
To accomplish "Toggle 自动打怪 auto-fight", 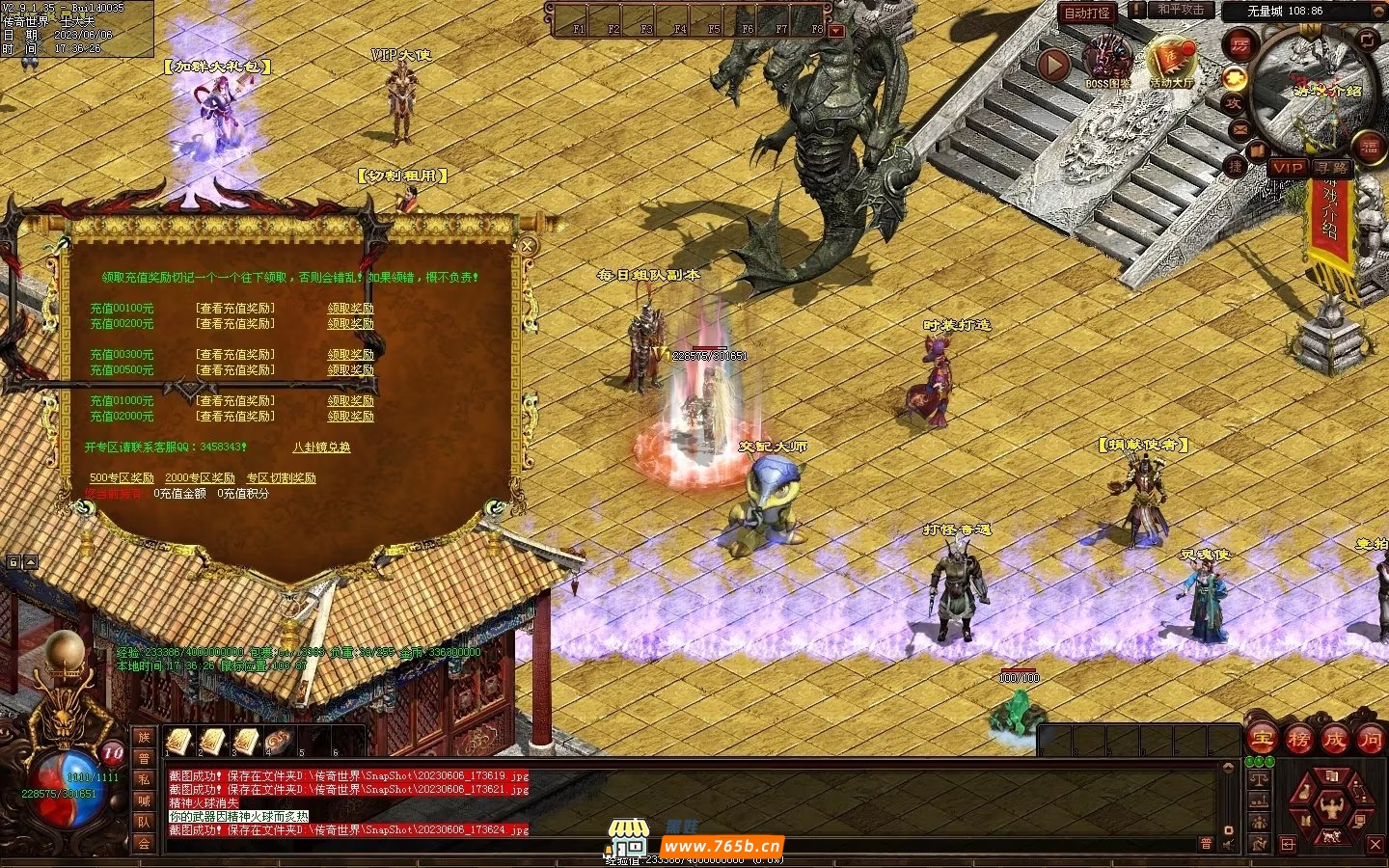I will tap(1087, 13).
